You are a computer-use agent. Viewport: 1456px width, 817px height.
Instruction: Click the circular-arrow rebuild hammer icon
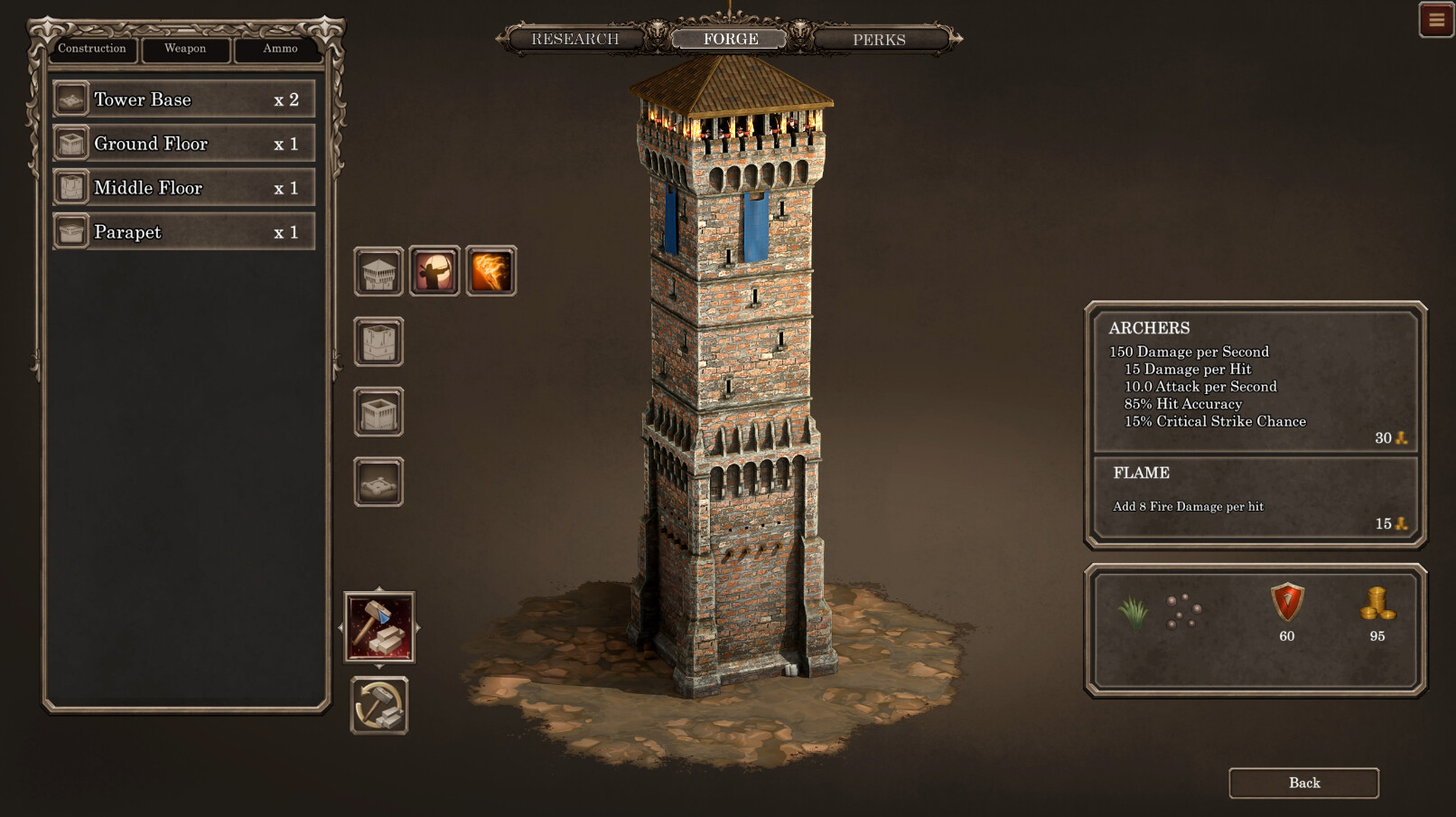[x=378, y=708]
